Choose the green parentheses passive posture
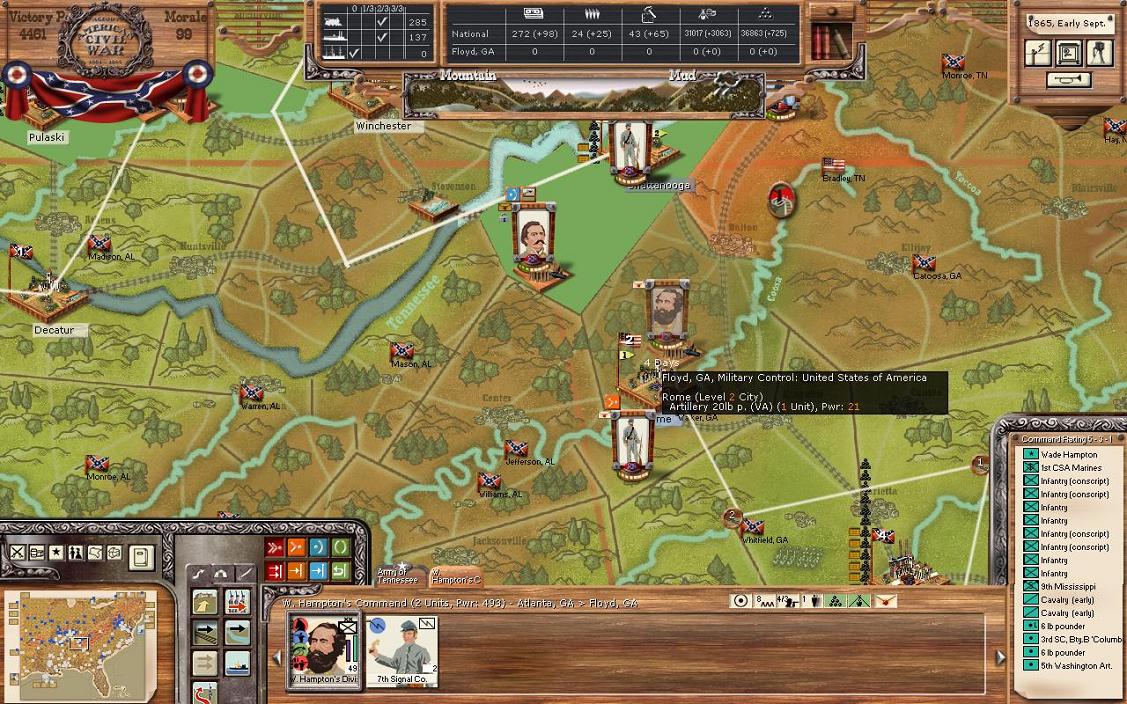The image size is (1127, 704). click(340, 547)
